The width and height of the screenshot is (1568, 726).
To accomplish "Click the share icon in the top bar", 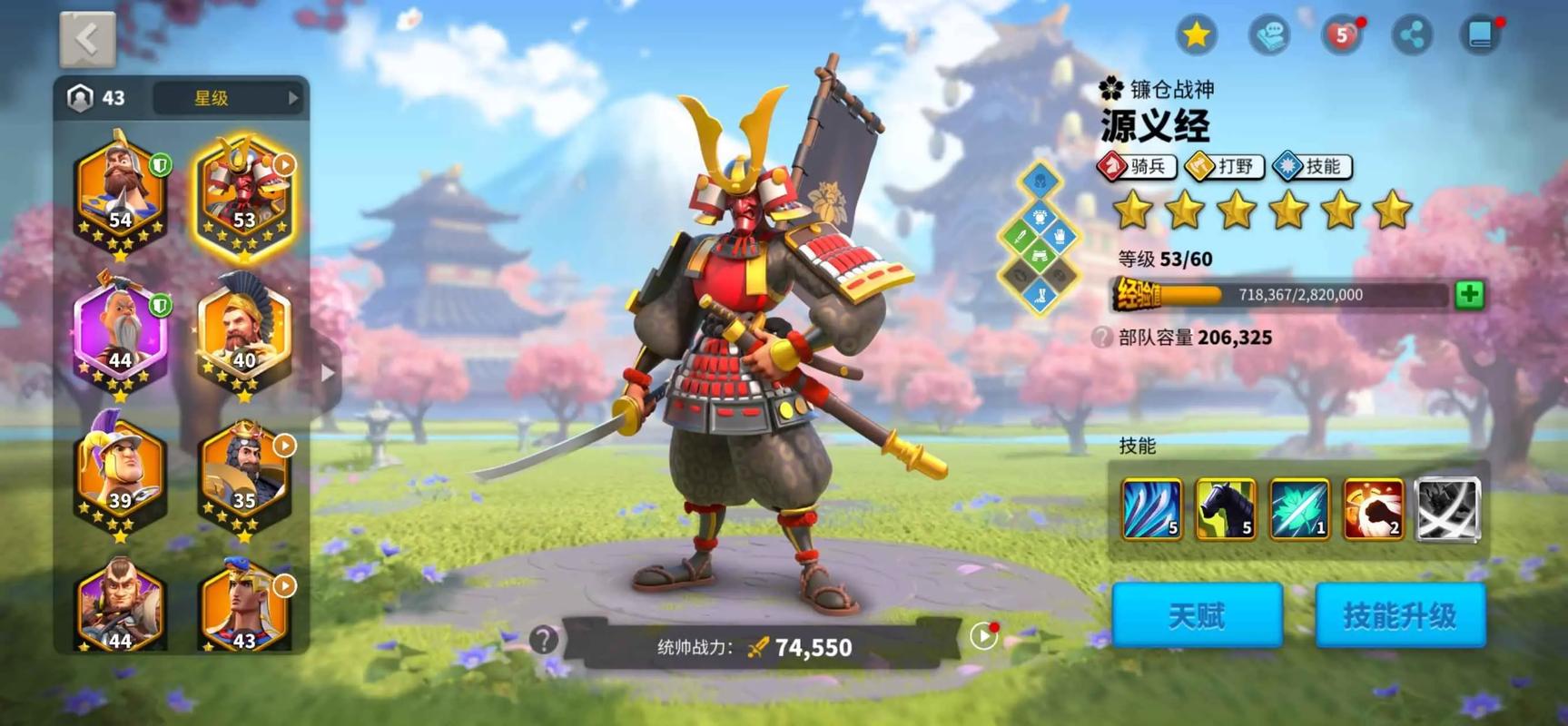I will (x=1410, y=34).
